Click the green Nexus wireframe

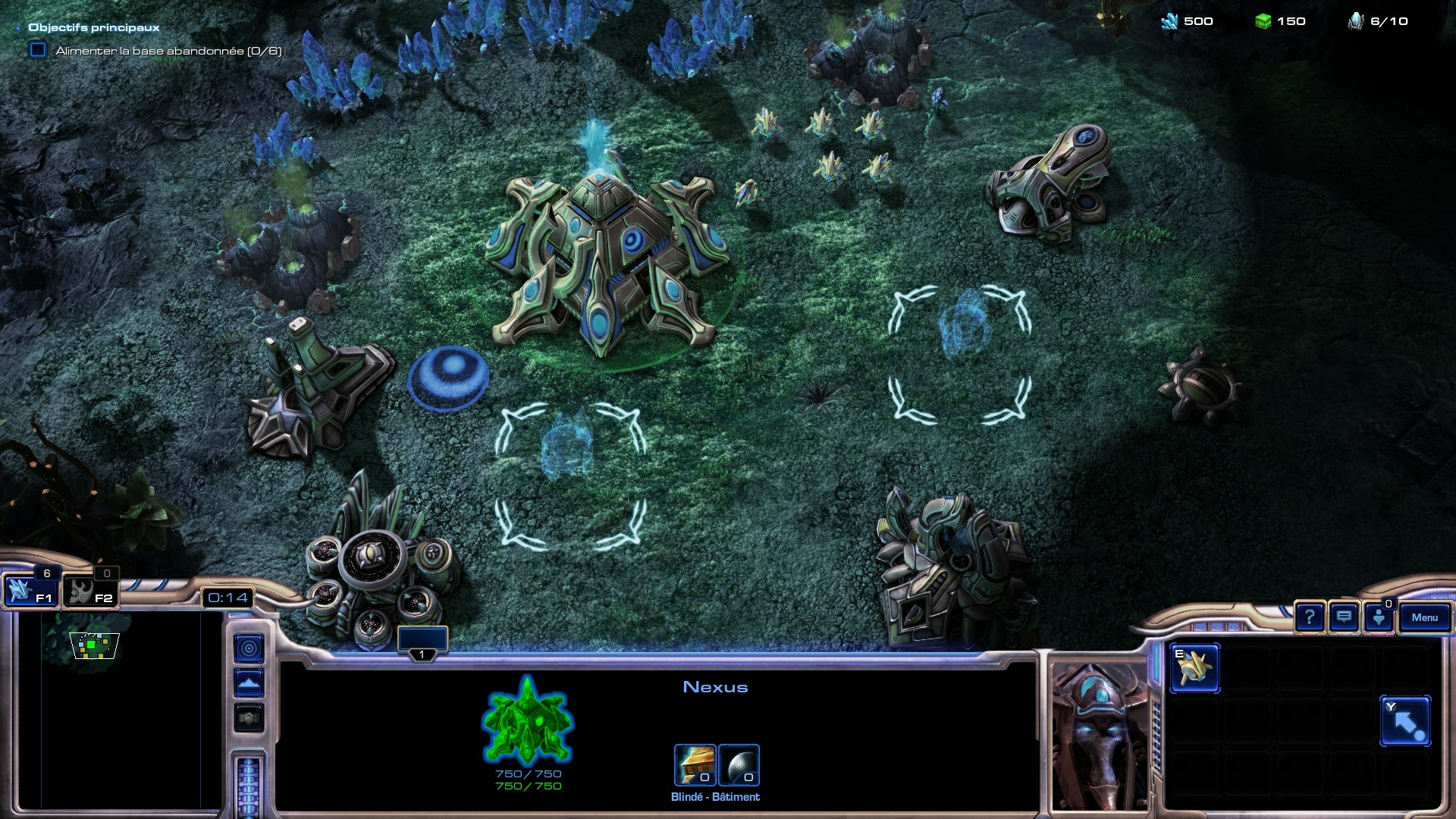tap(527, 720)
